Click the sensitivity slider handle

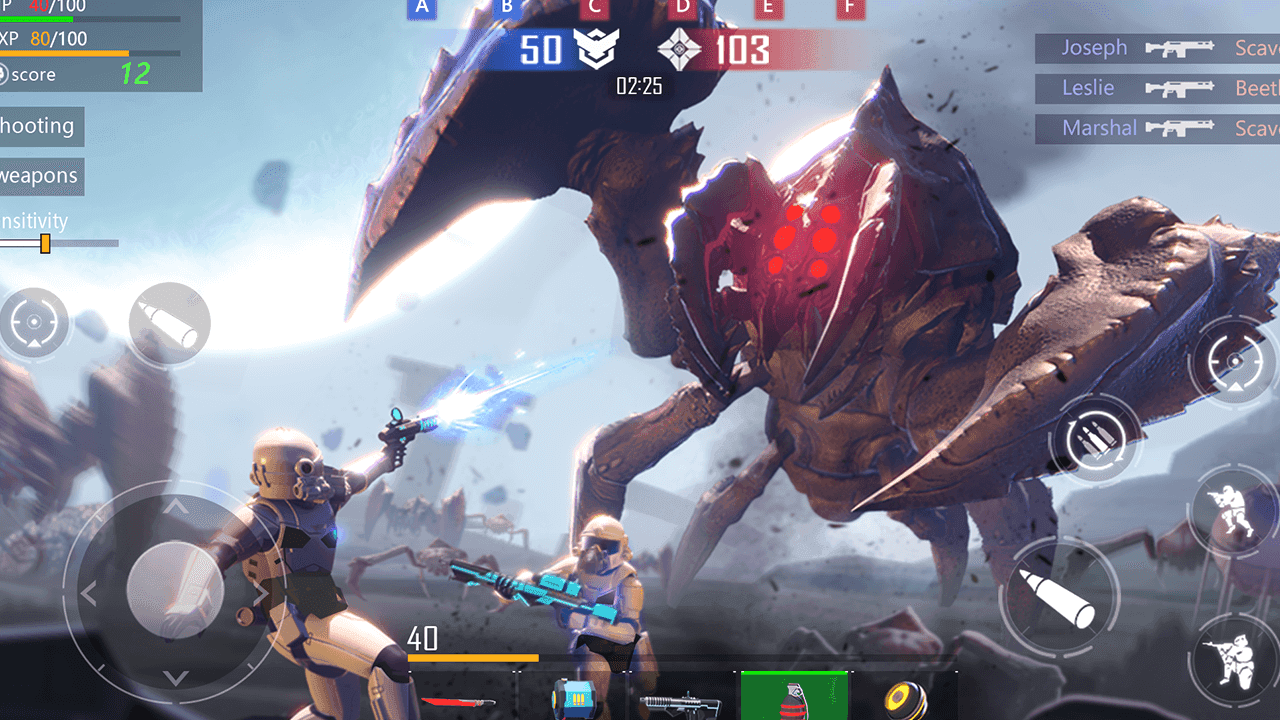pyautogui.click(x=45, y=243)
